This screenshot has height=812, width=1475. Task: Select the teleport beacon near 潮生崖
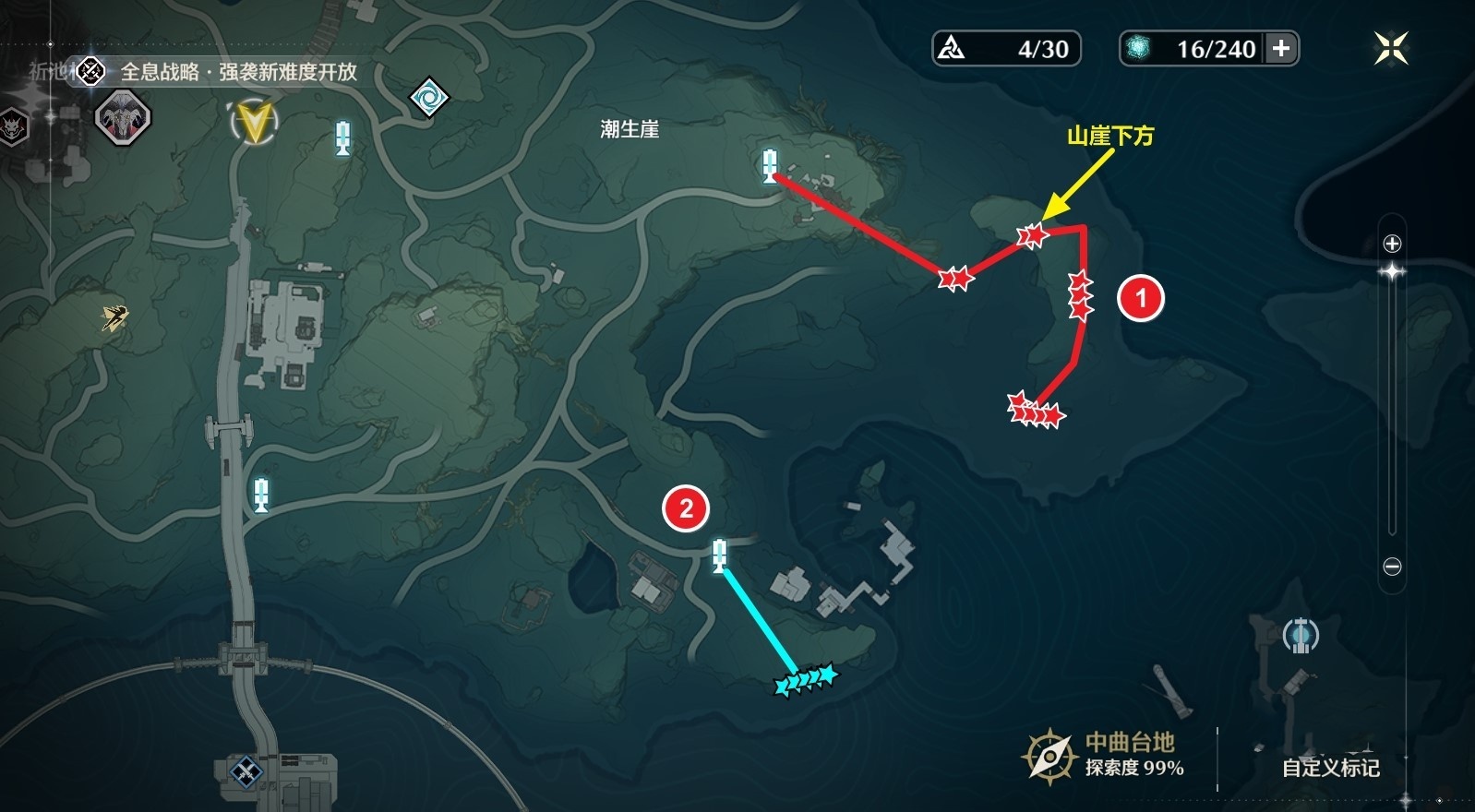pyautogui.click(x=772, y=168)
